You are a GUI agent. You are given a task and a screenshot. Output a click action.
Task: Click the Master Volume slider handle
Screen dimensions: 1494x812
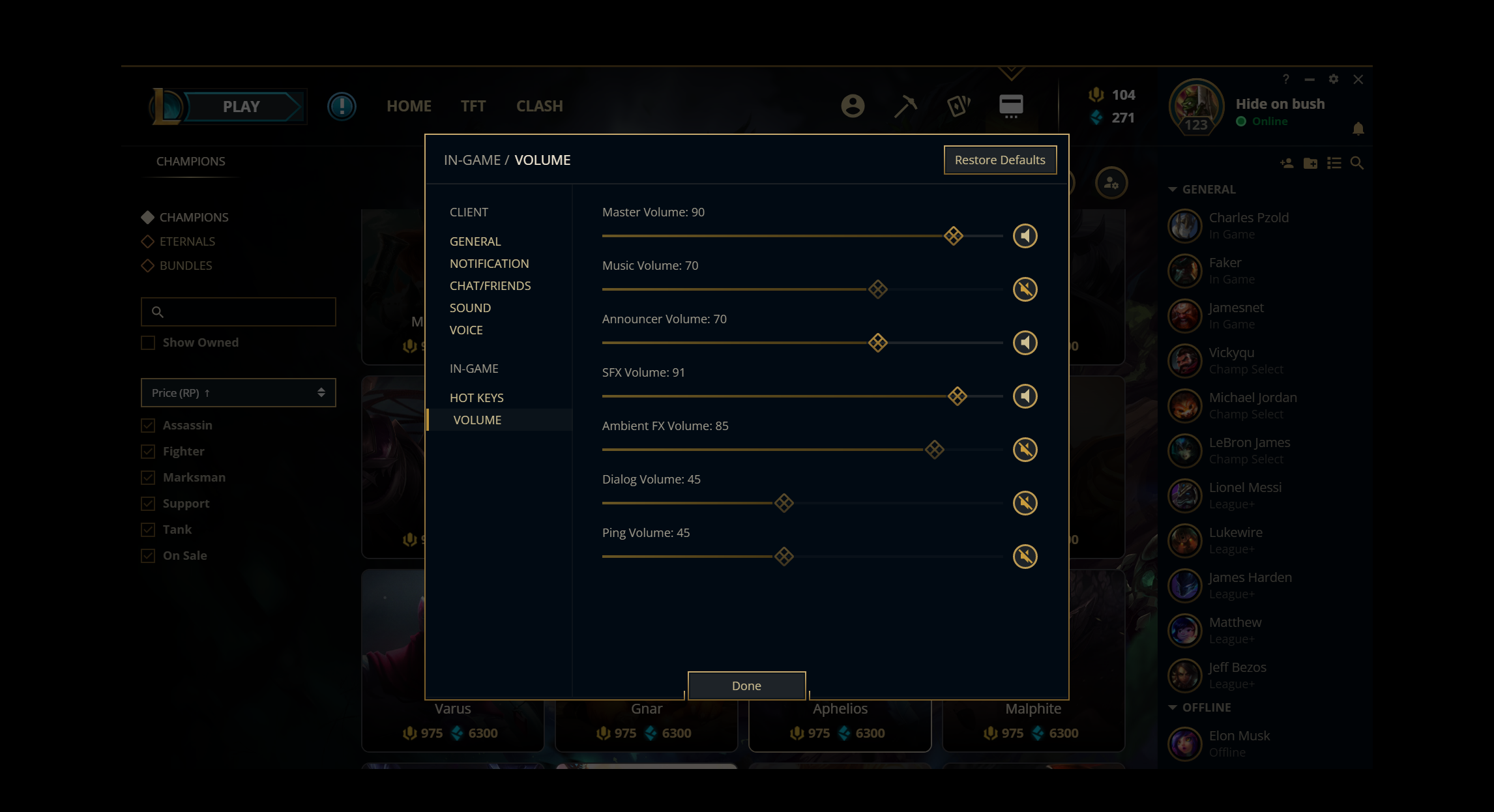point(953,236)
